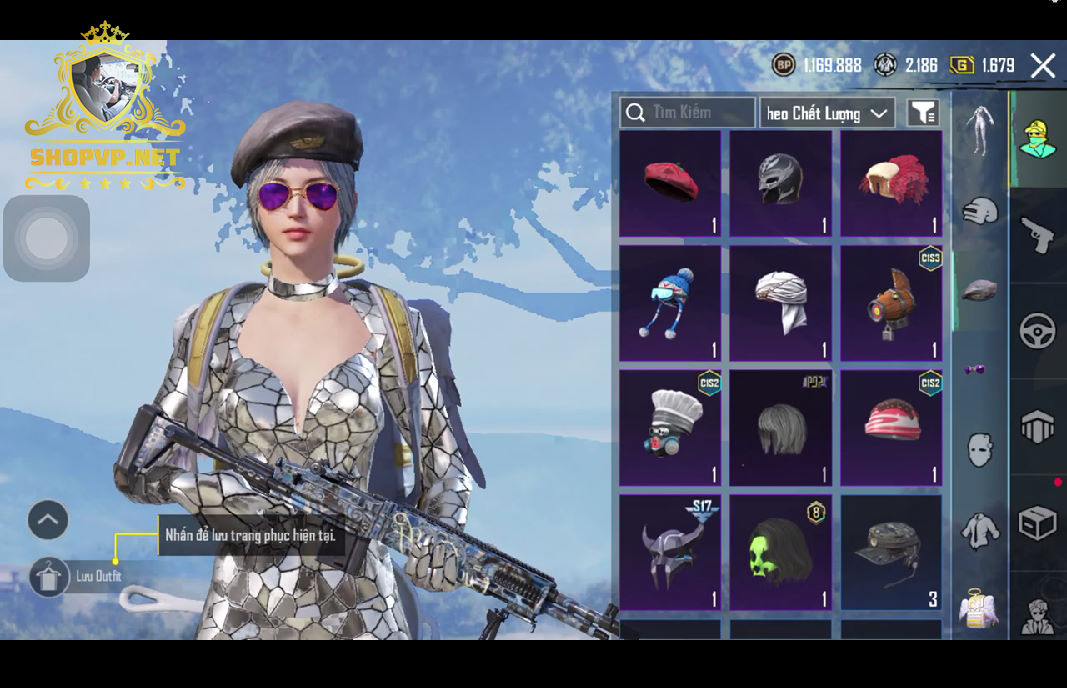The height and width of the screenshot is (688, 1067).
Task: Close the inventory with the X button
Action: tap(1042, 66)
